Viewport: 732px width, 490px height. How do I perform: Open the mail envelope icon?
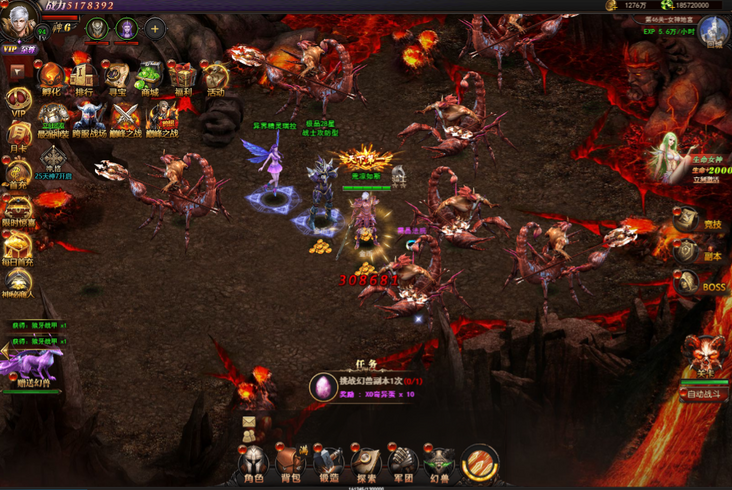[x=248, y=423]
